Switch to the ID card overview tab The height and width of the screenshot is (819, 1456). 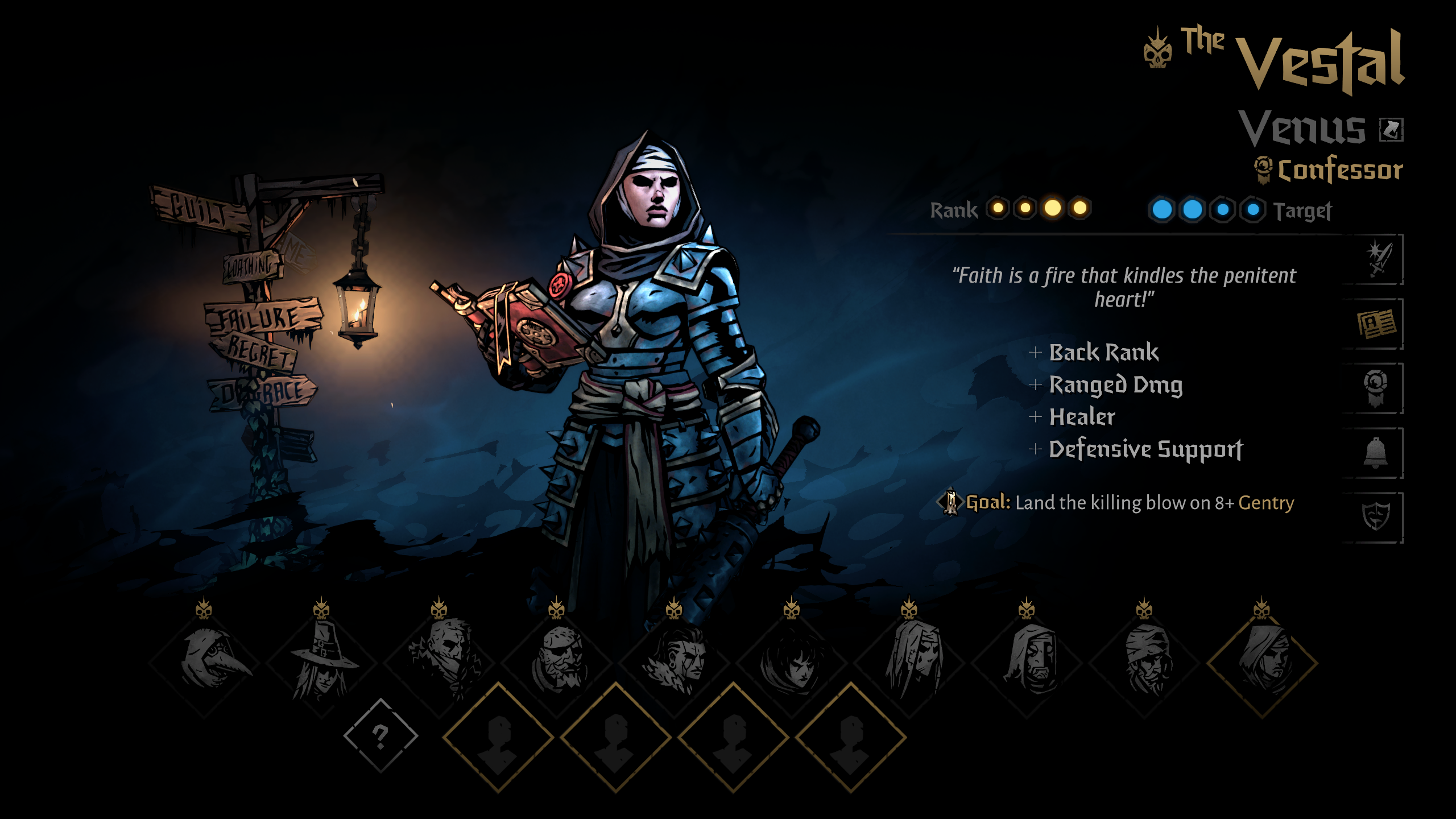(x=1376, y=324)
